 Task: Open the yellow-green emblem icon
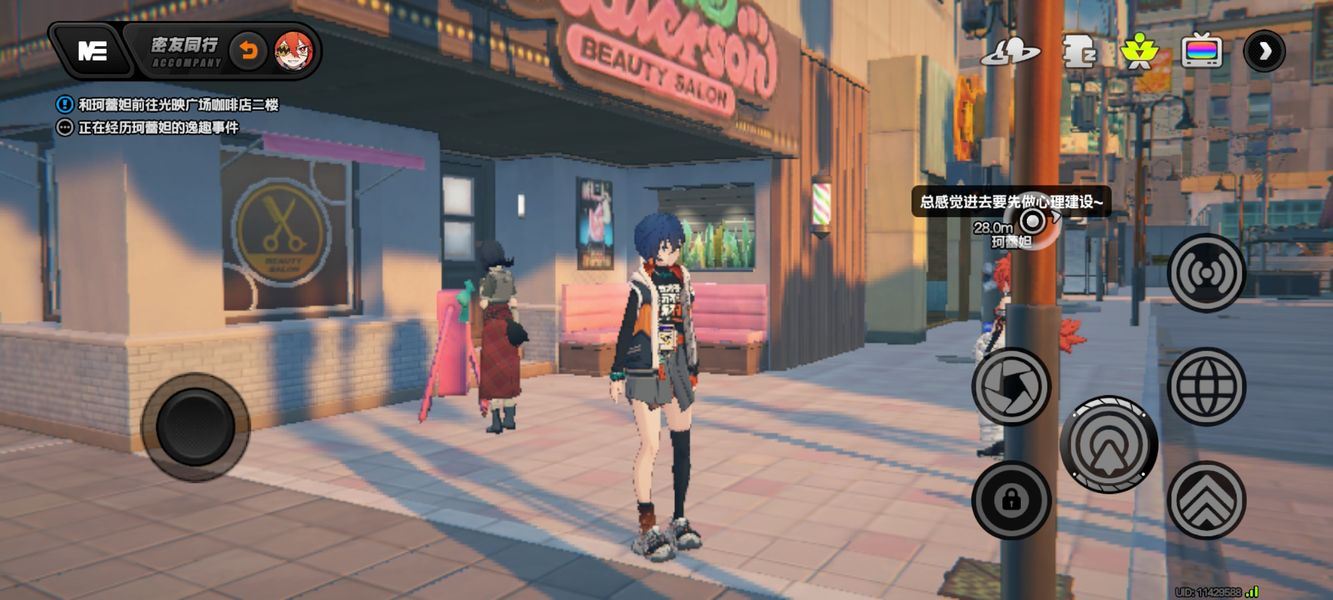(1138, 51)
